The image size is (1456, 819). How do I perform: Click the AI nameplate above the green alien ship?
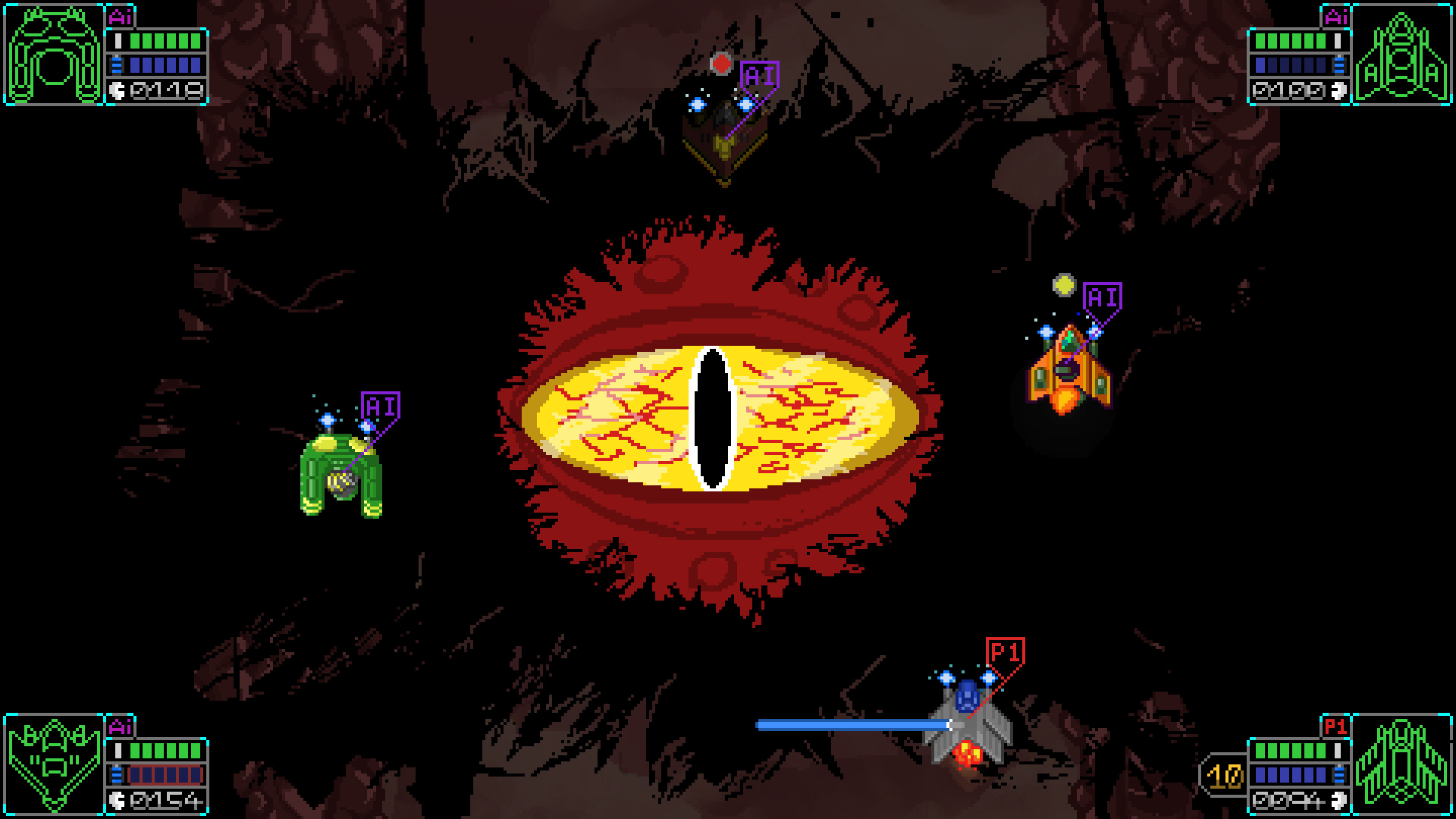(381, 406)
